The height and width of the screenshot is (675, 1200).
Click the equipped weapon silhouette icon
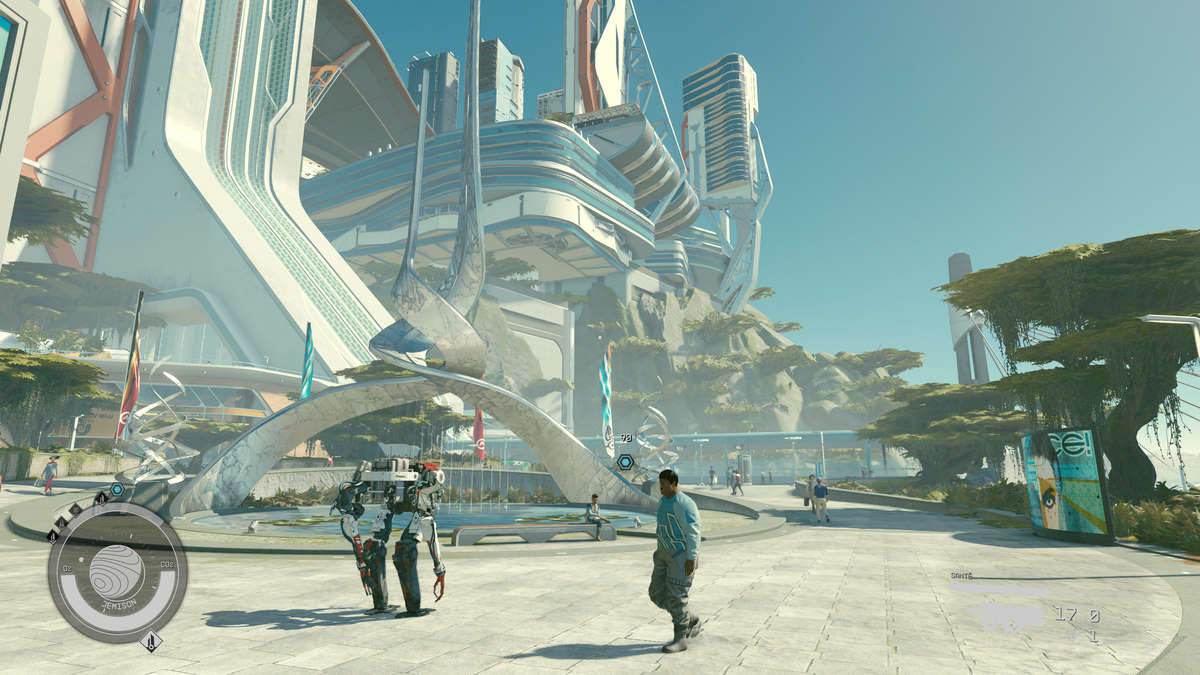click(1004, 616)
